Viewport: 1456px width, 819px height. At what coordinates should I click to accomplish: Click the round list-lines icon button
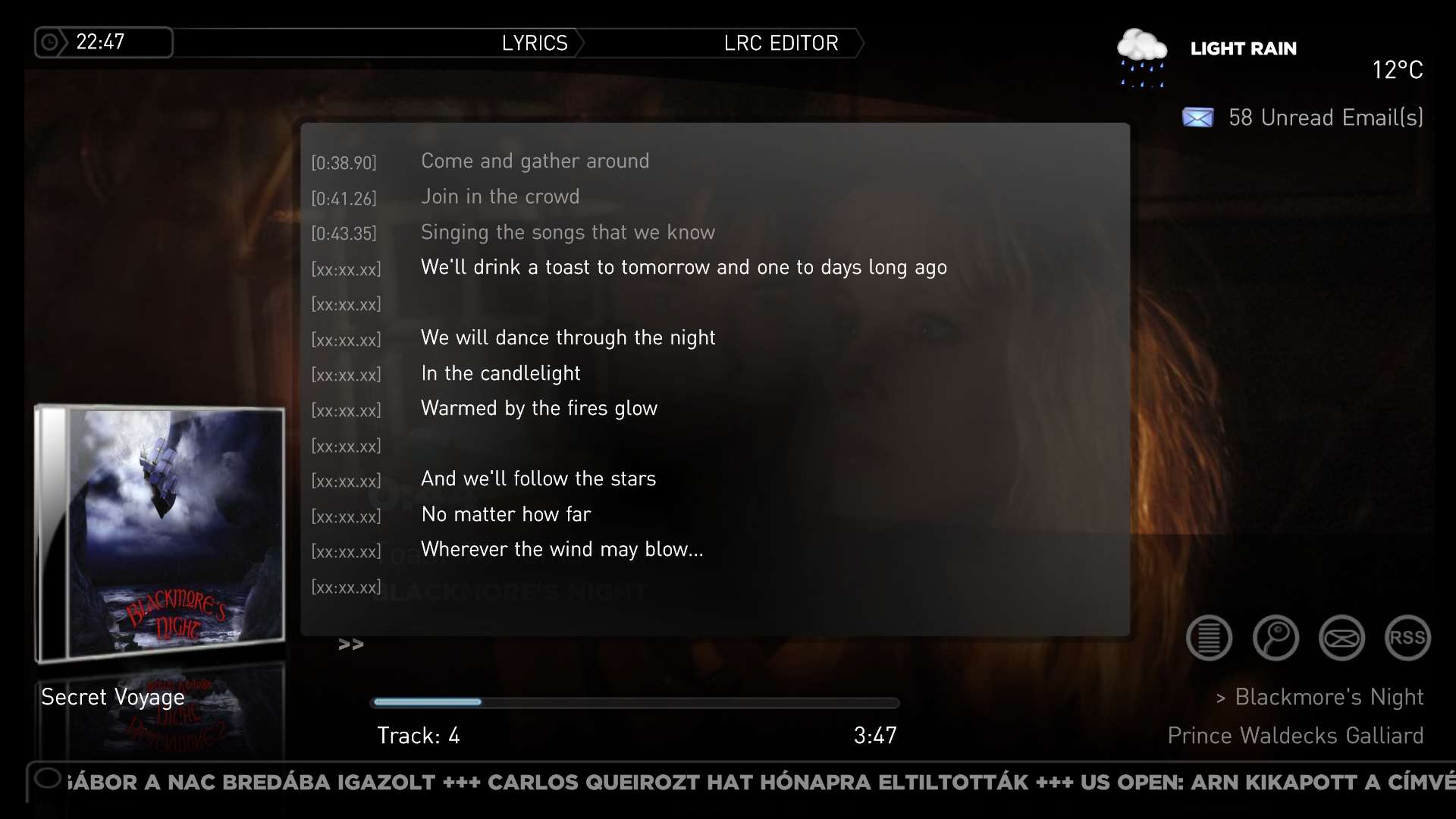[1209, 638]
